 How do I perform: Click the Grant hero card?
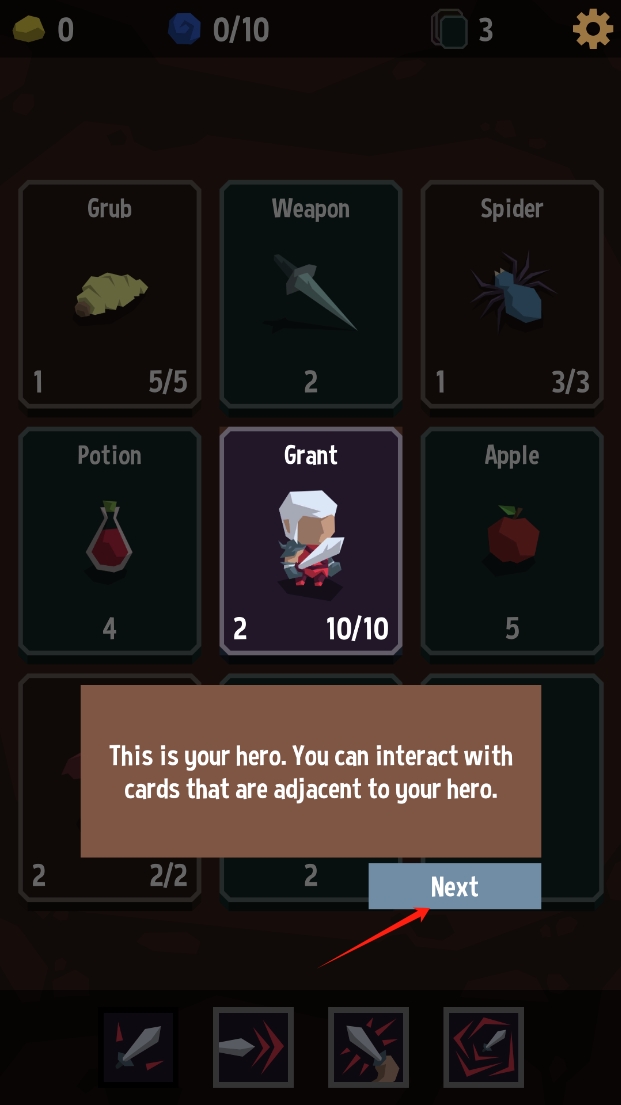coord(310,541)
